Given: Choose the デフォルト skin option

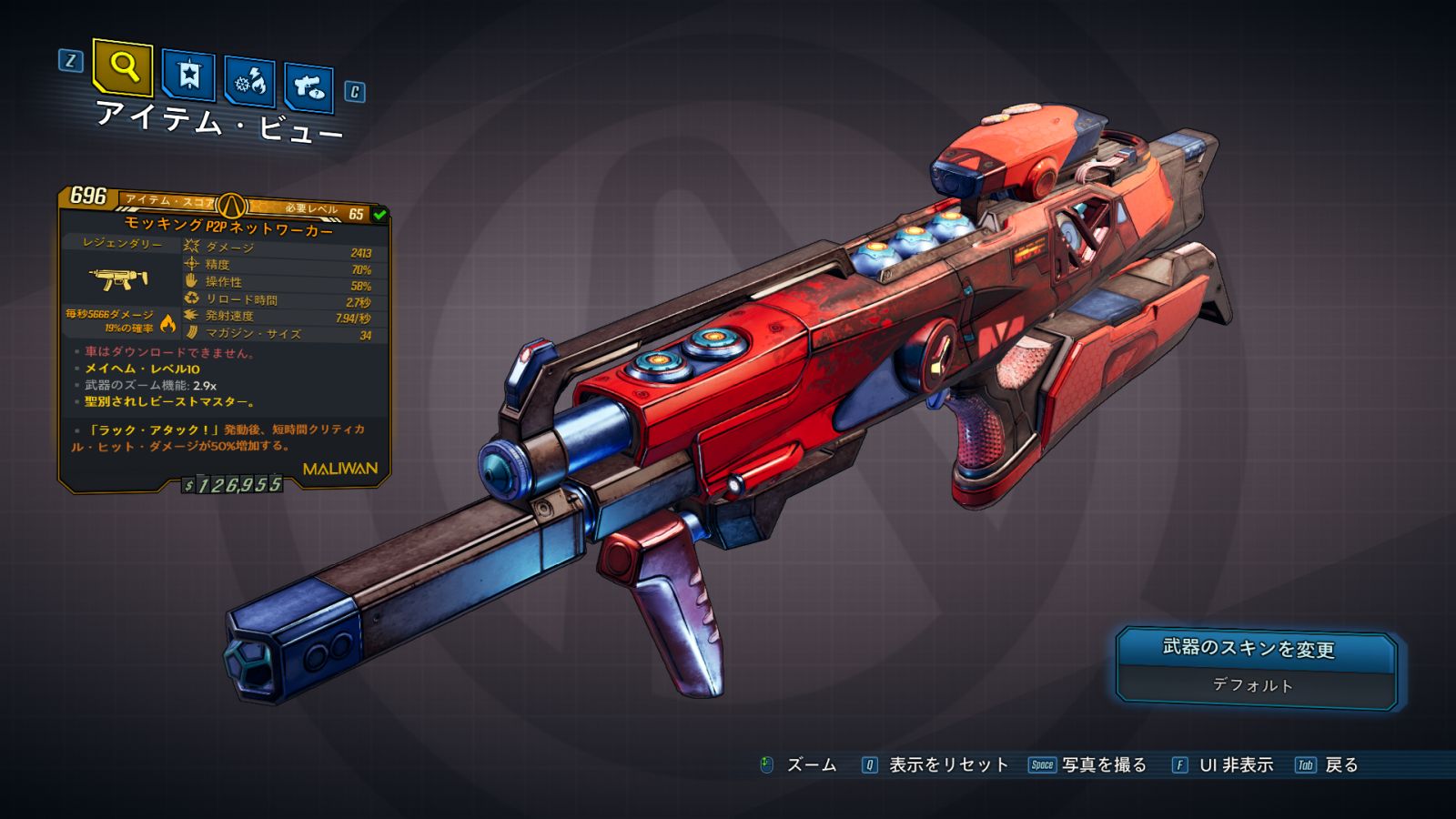Looking at the screenshot, I should tap(1253, 685).
